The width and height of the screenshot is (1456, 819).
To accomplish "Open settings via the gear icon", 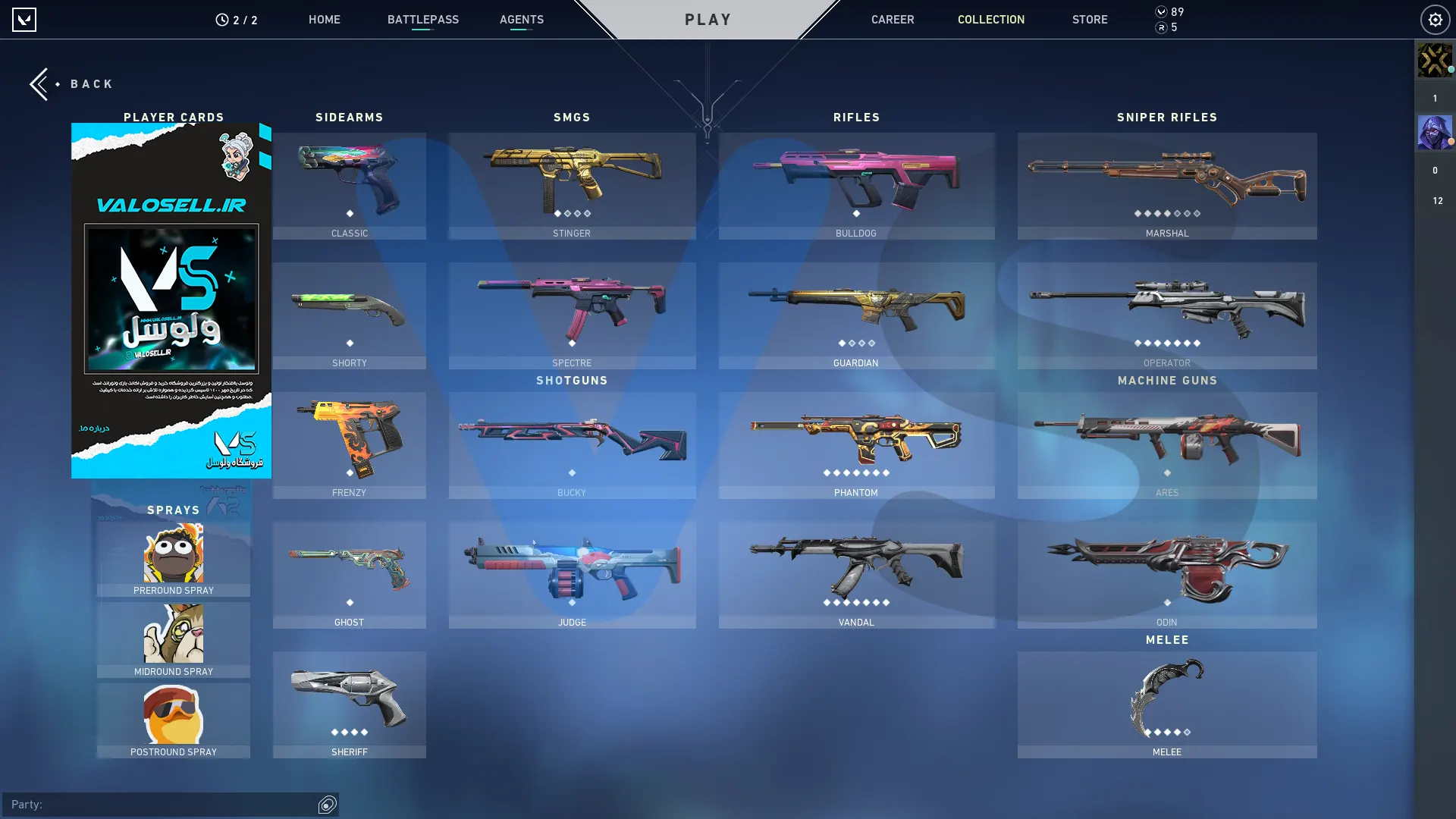I will (x=1435, y=20).
